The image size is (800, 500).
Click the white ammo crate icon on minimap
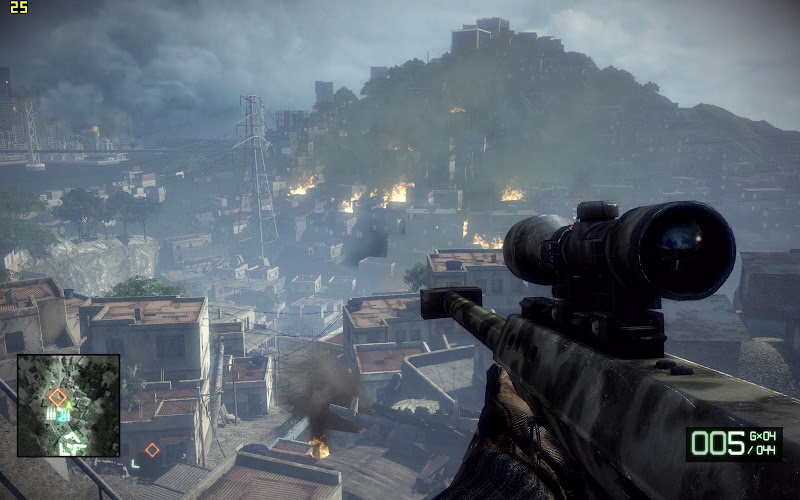coord(53,413)
